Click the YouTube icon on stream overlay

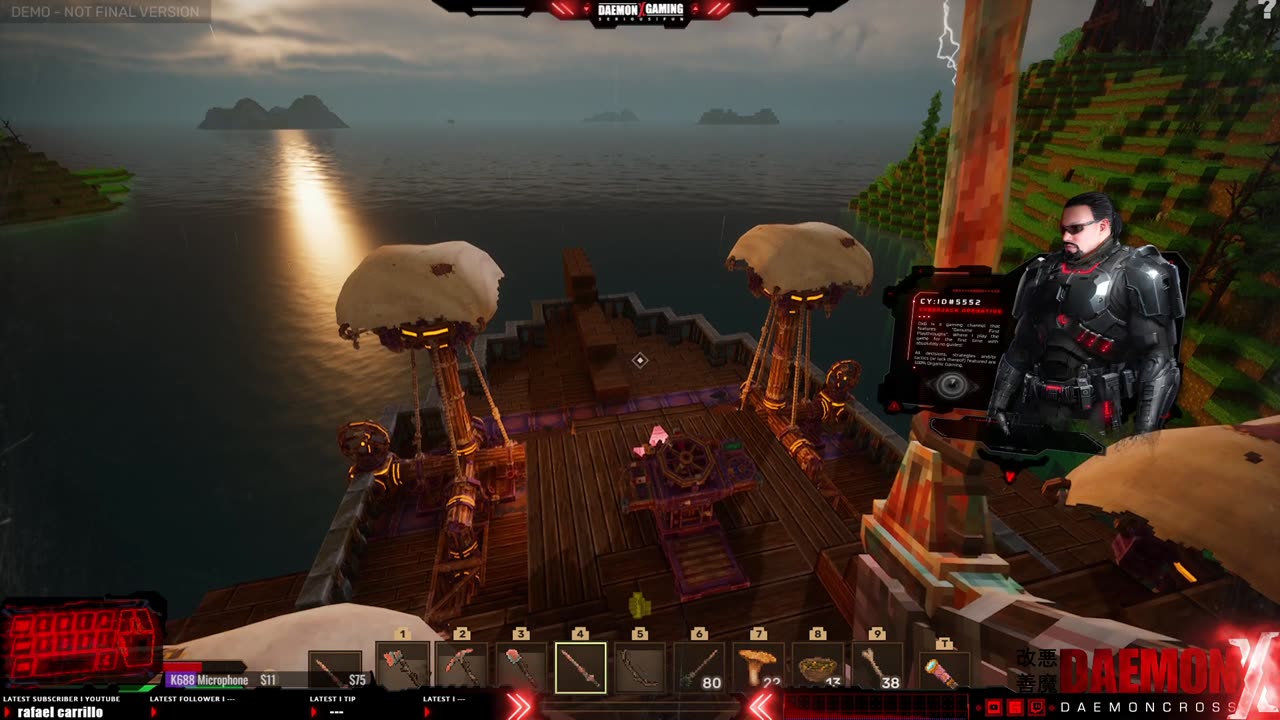coord(995,707)
